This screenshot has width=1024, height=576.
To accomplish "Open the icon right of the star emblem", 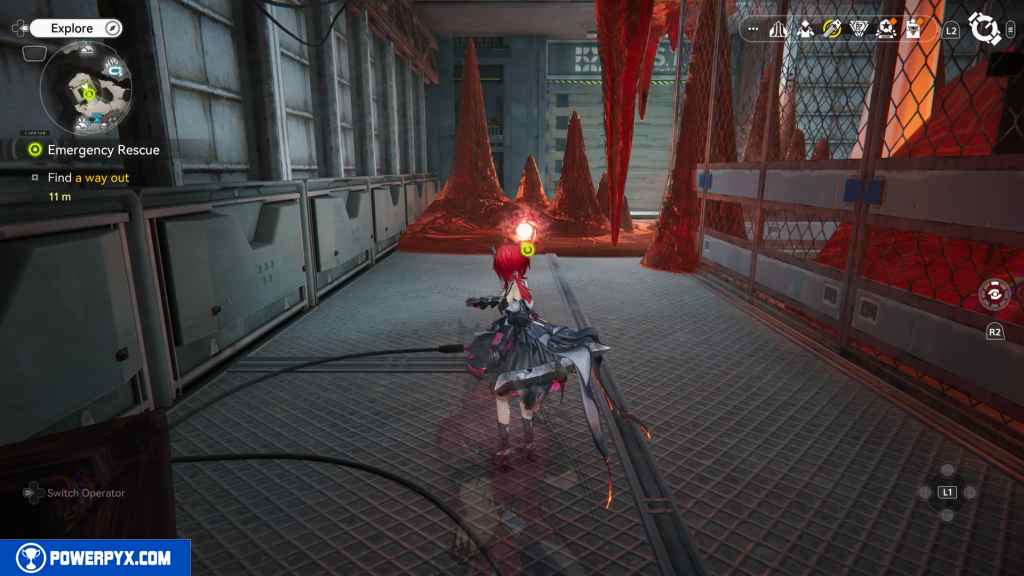I will 913,30.
